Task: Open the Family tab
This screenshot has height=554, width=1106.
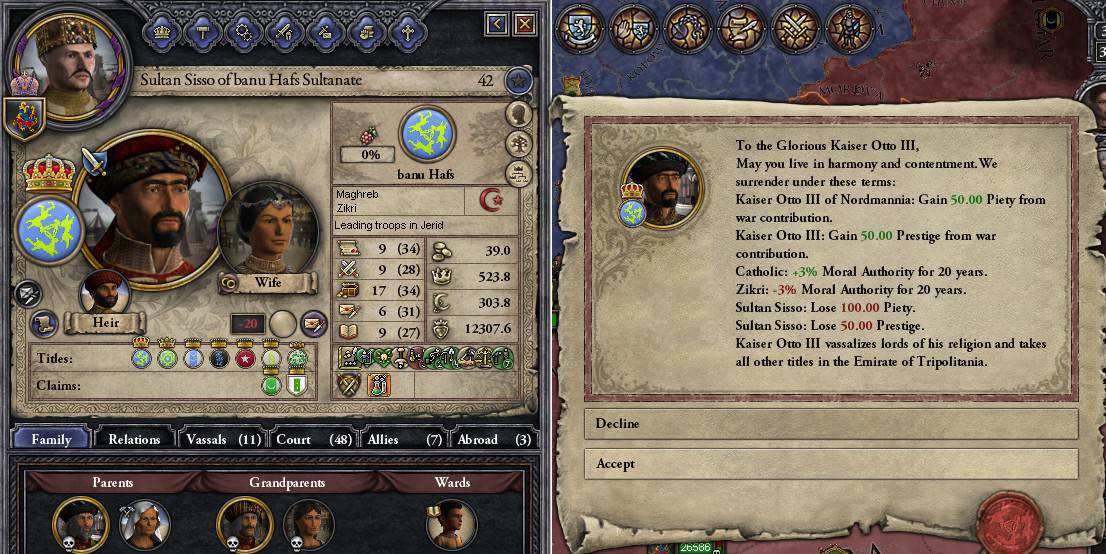Action: pos(51,439)
